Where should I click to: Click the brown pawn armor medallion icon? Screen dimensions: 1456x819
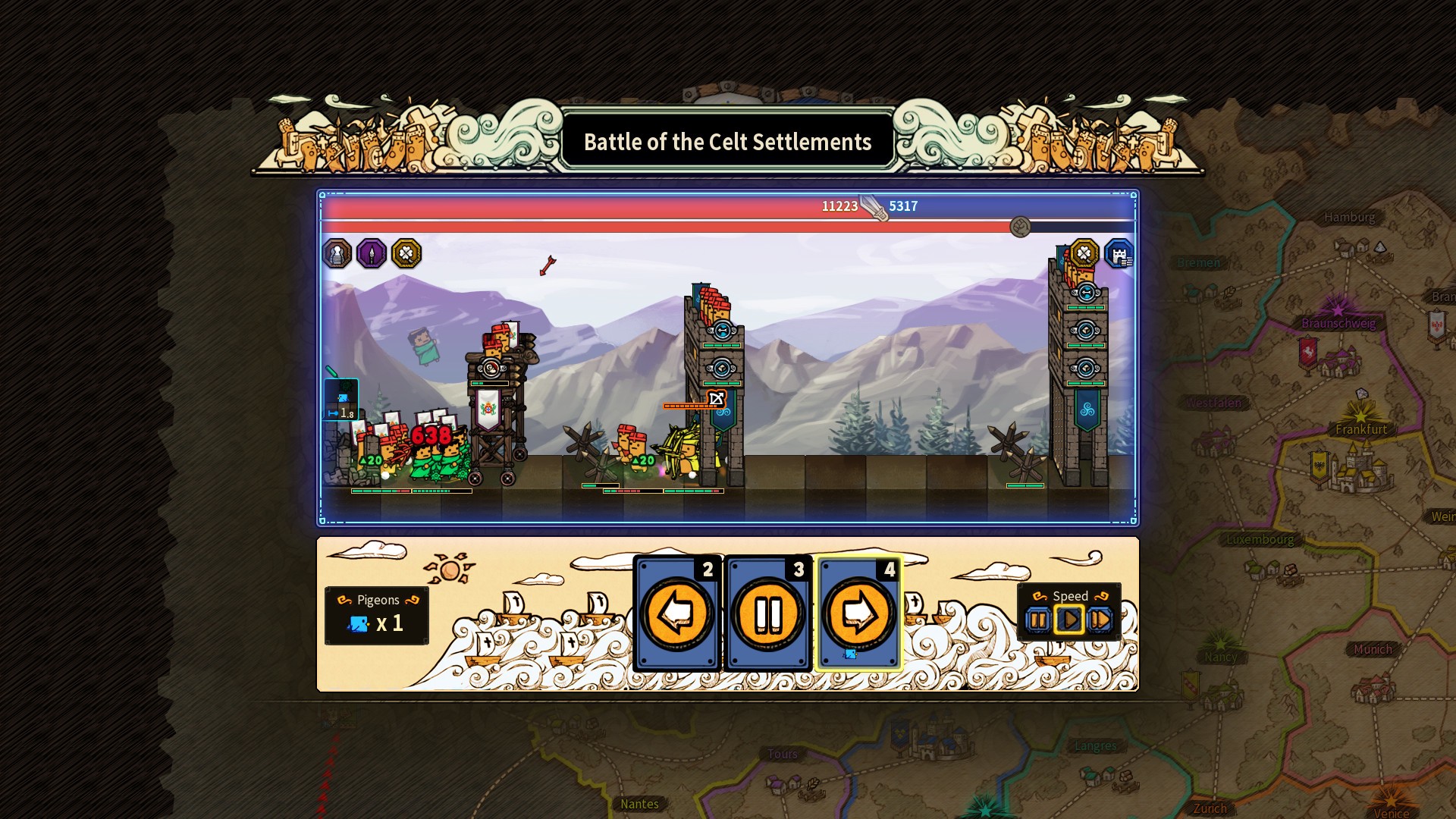[337, 253]
